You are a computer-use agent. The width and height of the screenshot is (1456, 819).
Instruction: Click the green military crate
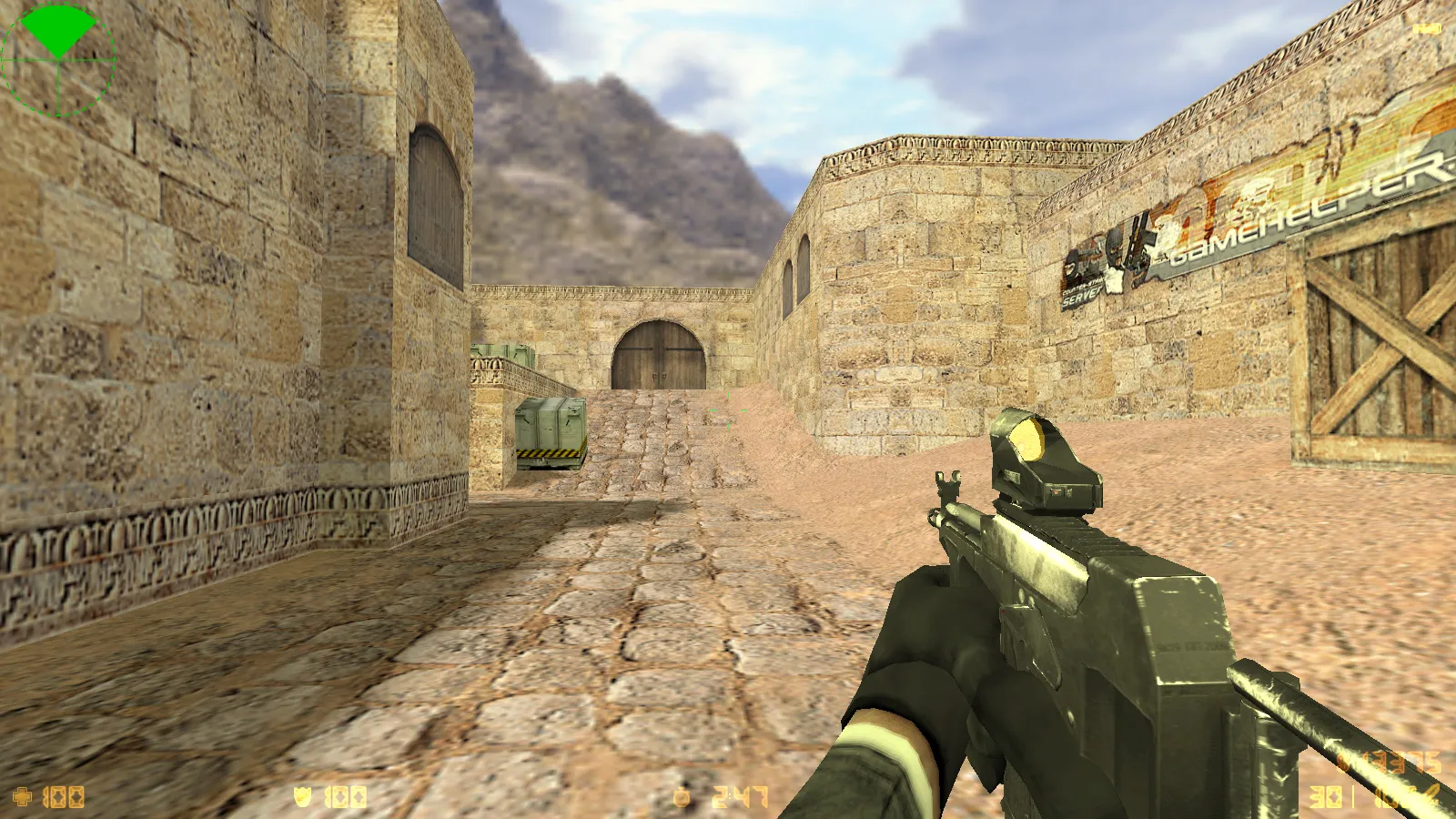coord(550,423)
